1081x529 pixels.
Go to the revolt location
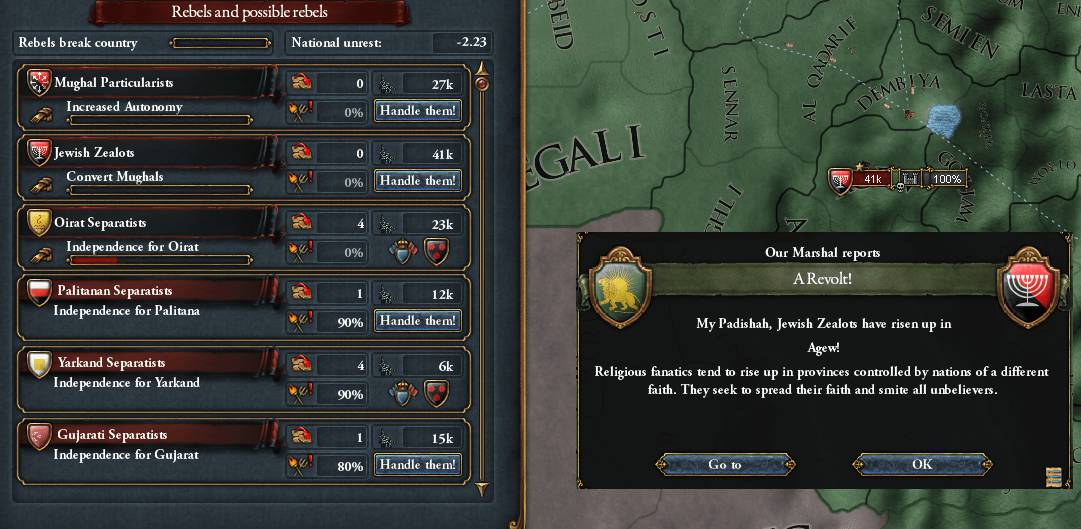click(x=725, y=464)
